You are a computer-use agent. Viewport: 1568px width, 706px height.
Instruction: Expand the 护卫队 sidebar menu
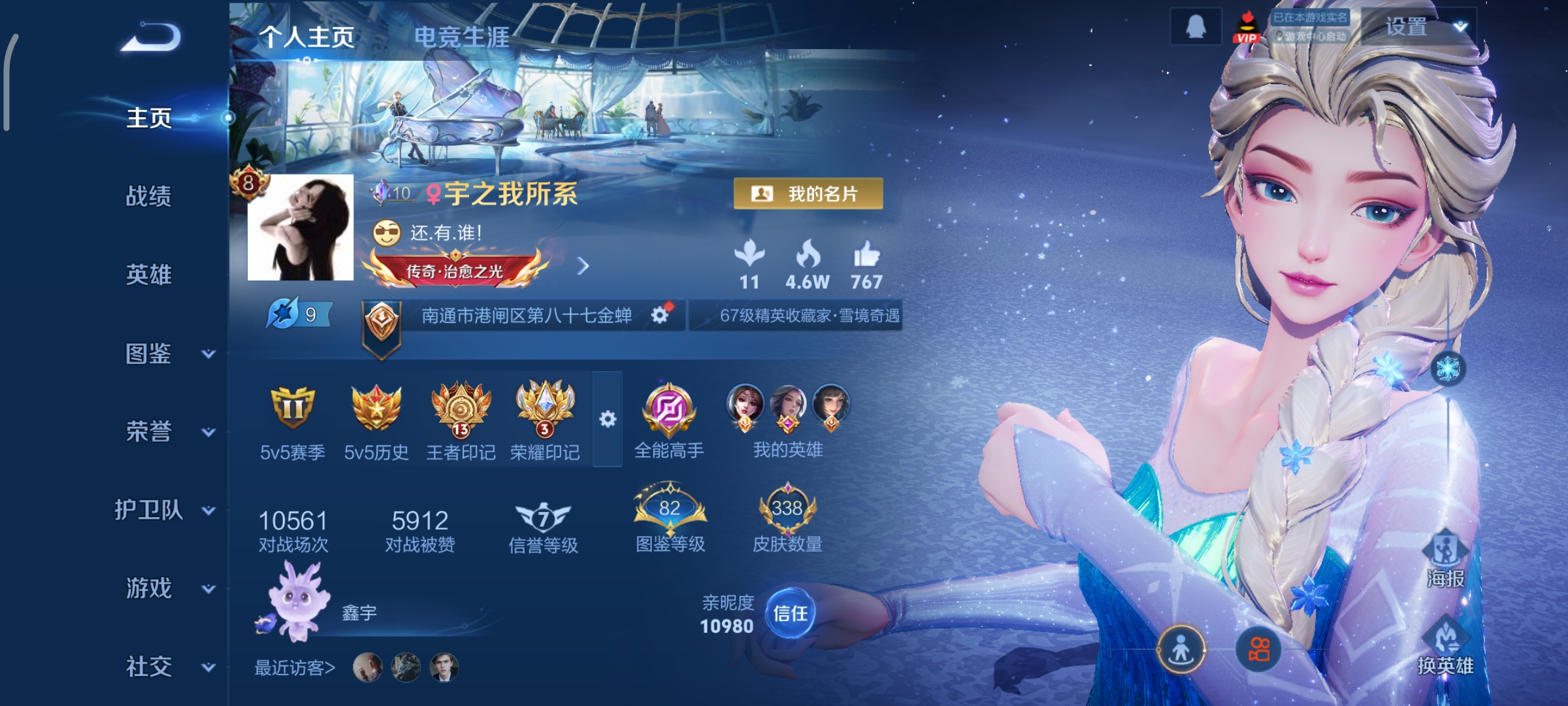[x=163, y=510]
